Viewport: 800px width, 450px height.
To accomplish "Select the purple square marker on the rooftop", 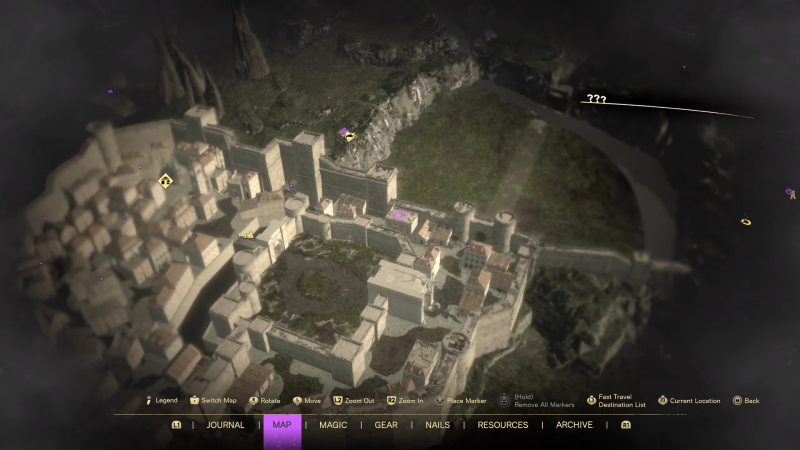I will coord(401,215).
